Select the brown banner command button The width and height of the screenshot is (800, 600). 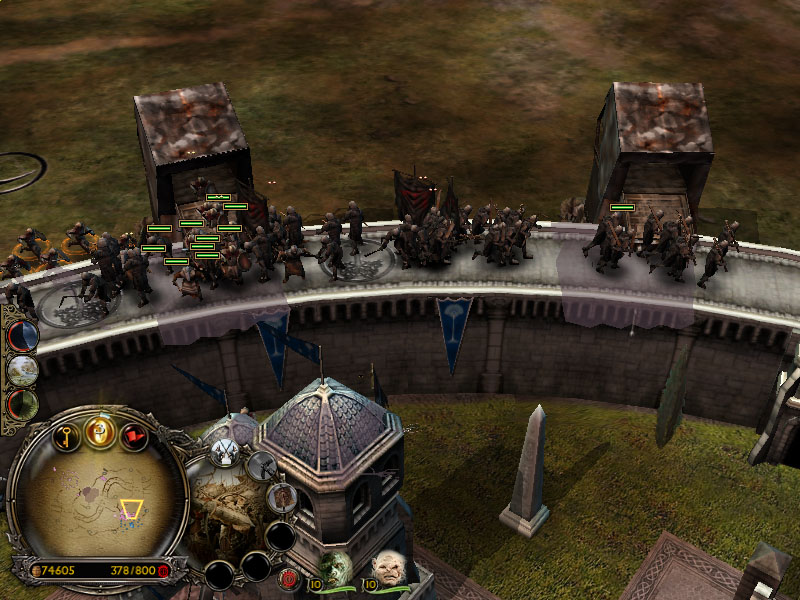pyautogui.click(x=282, y=497)
